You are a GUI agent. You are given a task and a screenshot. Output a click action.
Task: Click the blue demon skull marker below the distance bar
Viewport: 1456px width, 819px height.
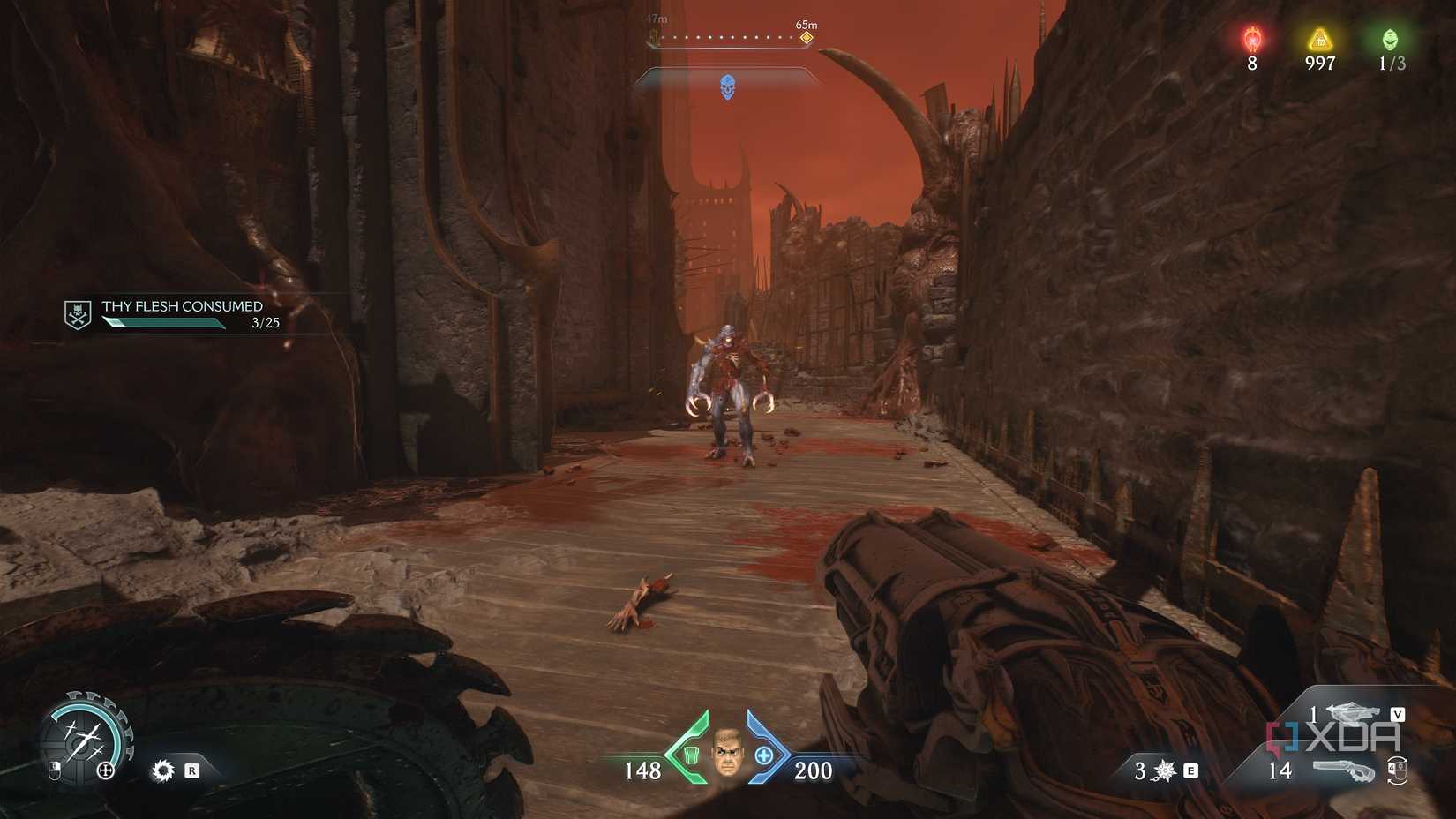[729, 86]
